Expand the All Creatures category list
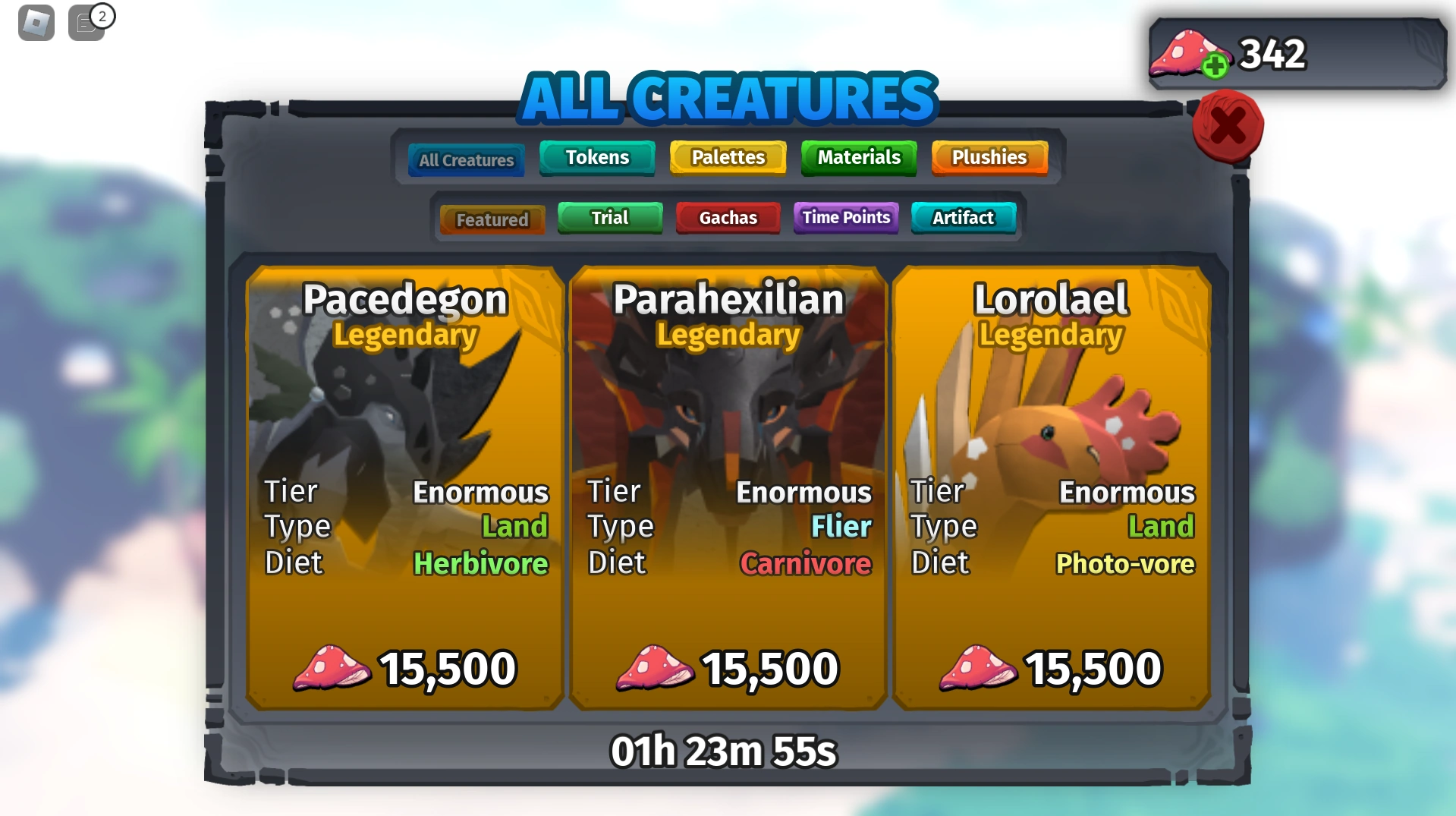This screenshot has height=816, width=1456. [465, 159]
